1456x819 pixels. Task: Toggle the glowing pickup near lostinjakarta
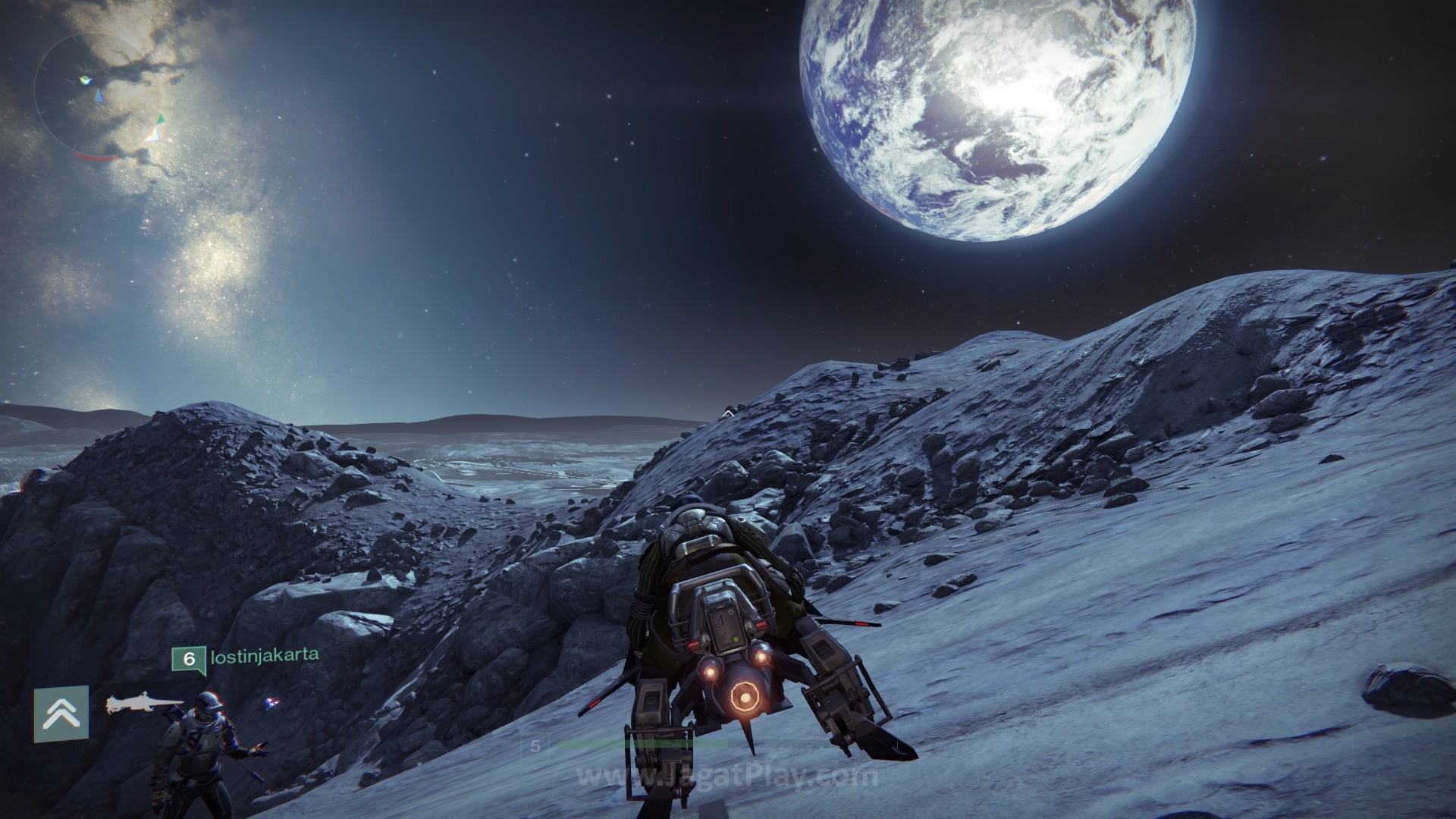point(271,704)
